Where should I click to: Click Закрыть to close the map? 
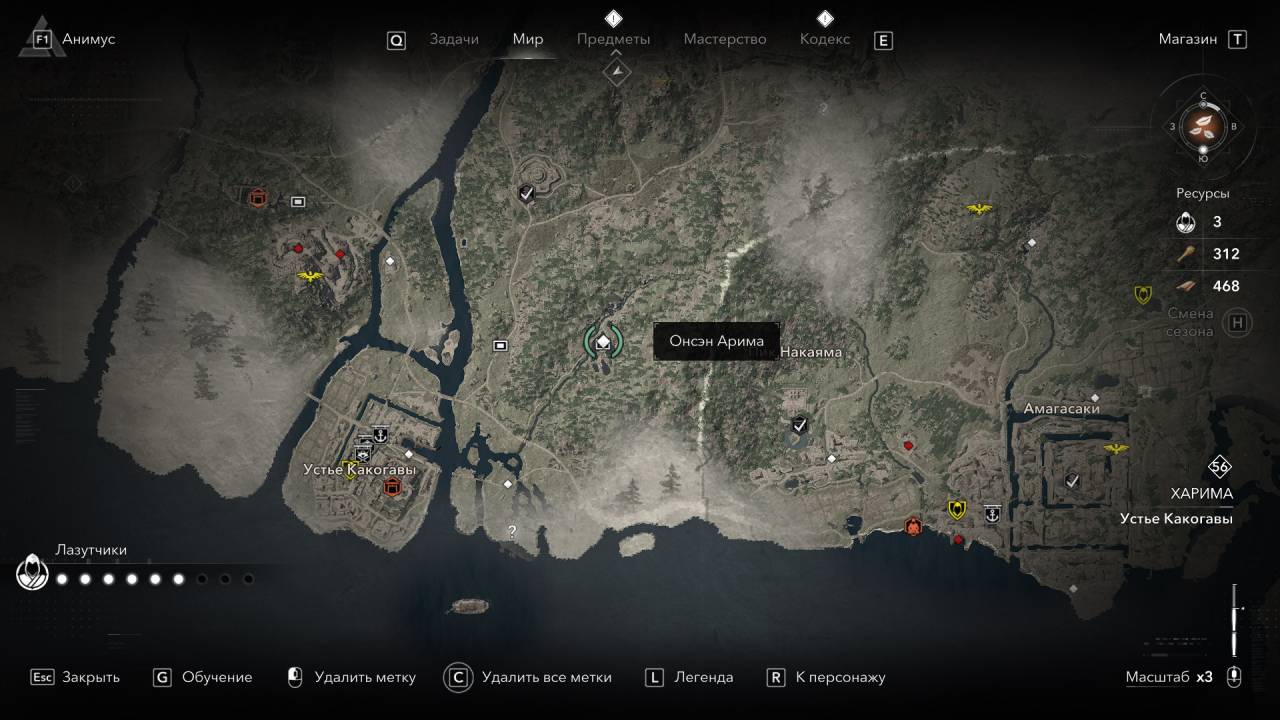90,677
